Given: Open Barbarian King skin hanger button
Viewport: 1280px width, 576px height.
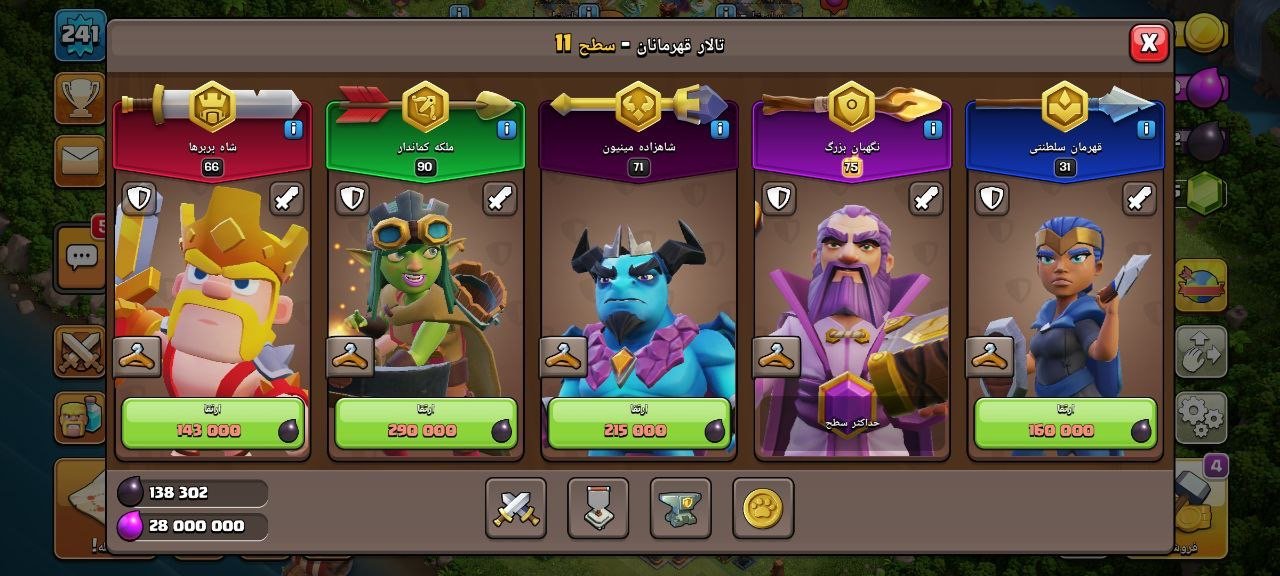Looking at the screenshot, I should point(137,357).
